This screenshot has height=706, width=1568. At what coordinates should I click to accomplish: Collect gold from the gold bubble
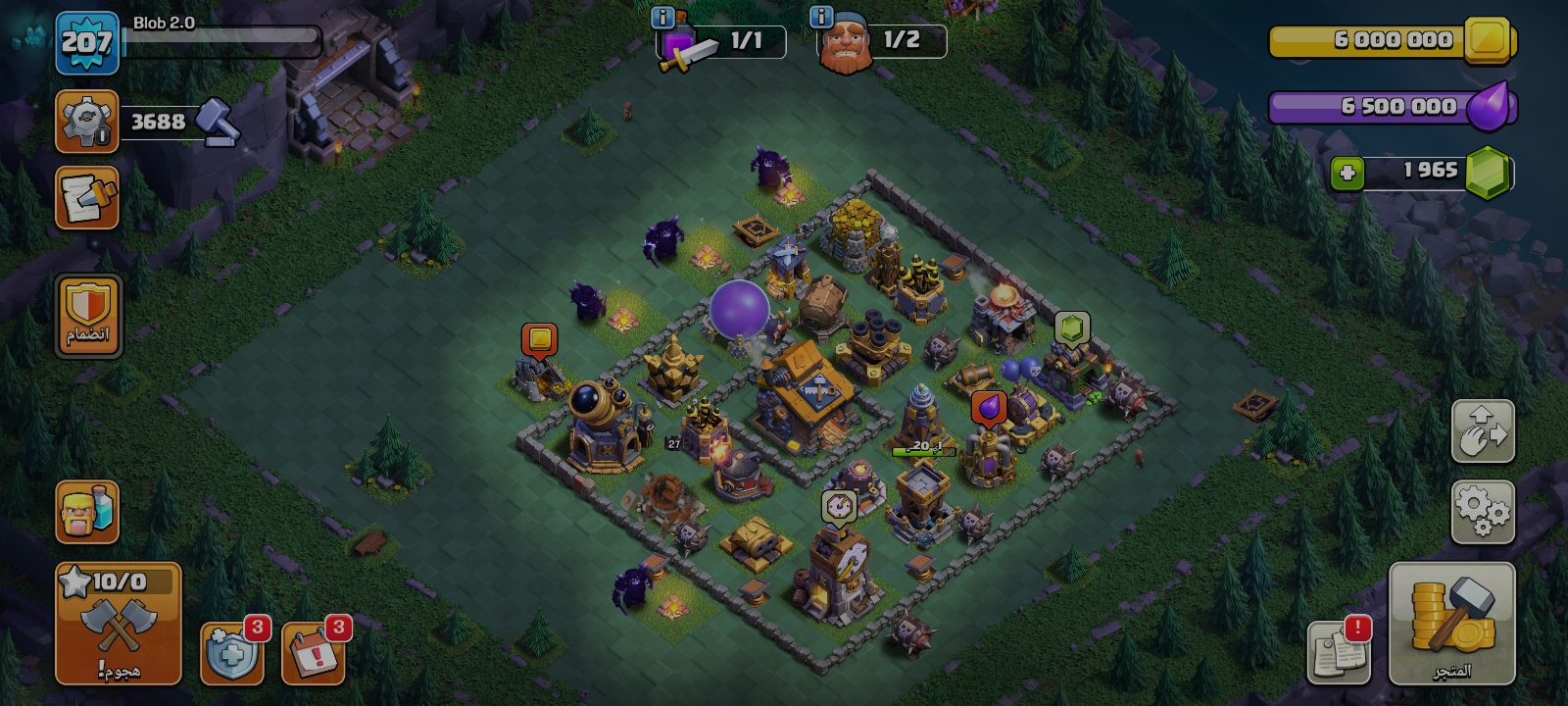click(x=539, y=339)
